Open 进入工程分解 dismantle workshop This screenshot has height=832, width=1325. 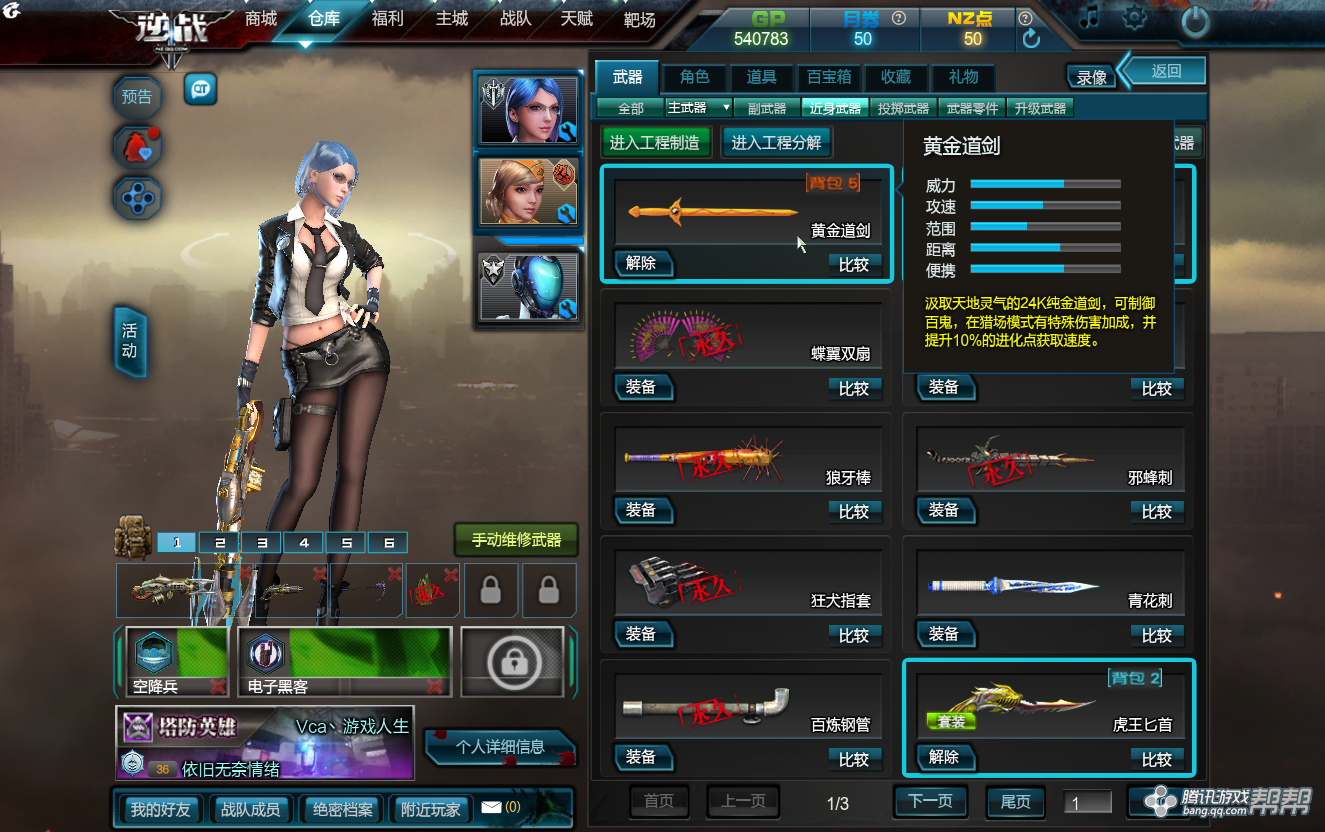[x=776, y=143]
